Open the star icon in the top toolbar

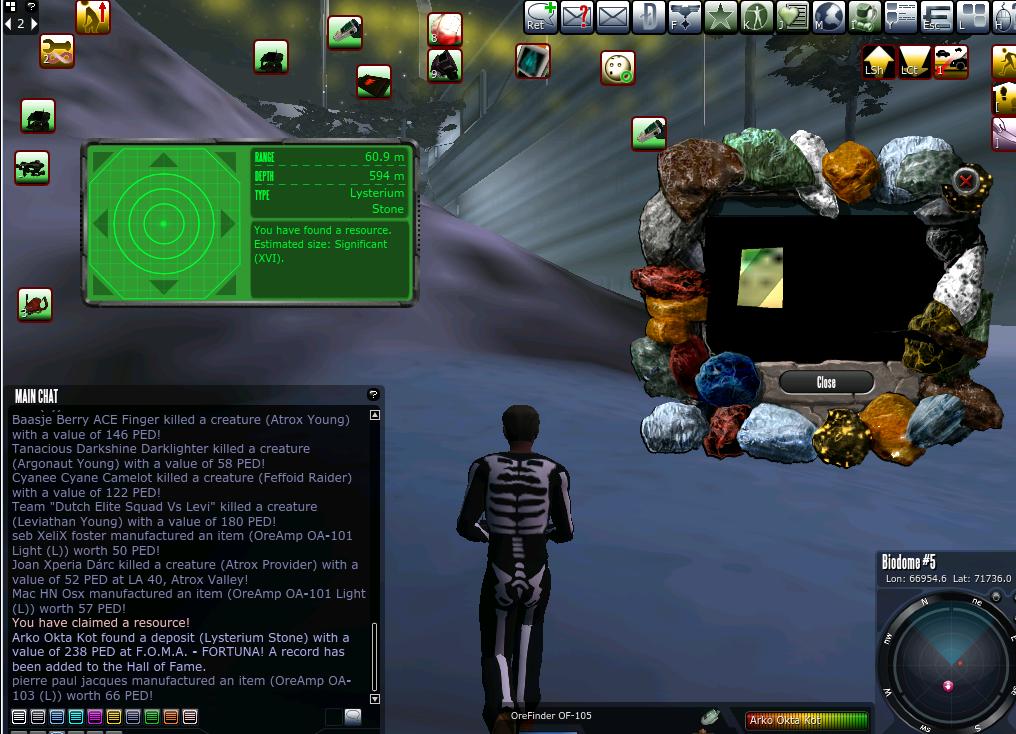pos(720,17)
